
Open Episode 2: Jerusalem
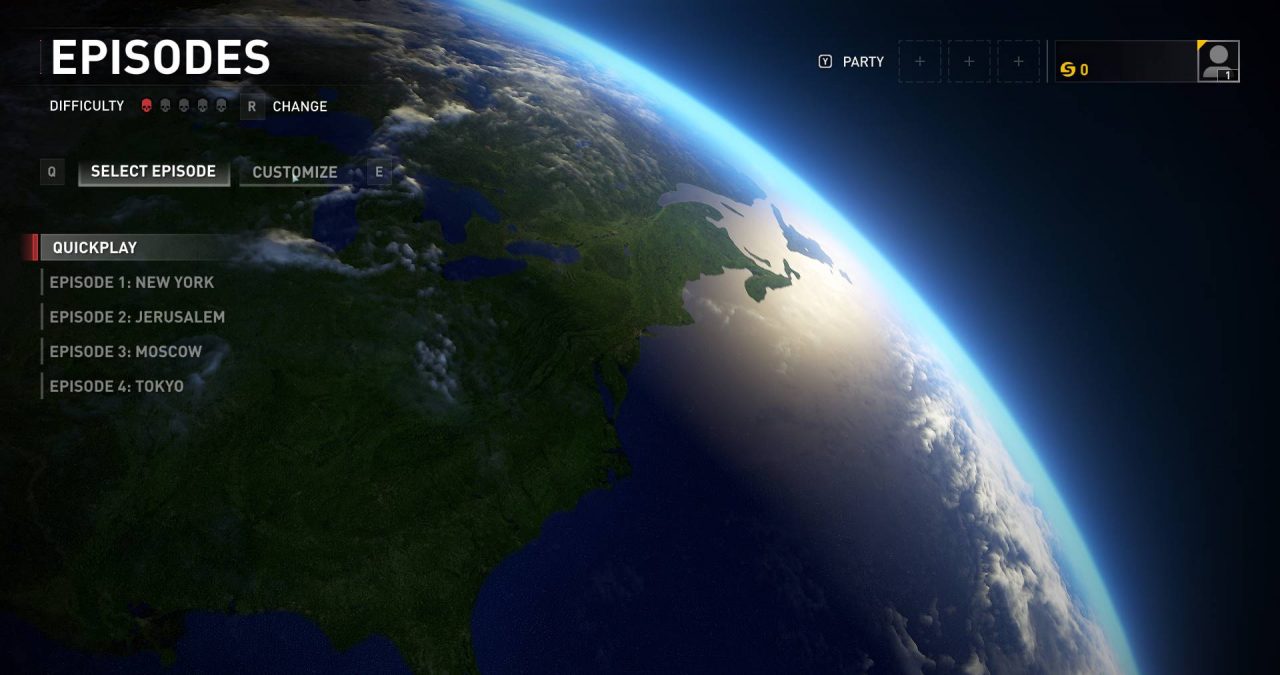(137, 317)
